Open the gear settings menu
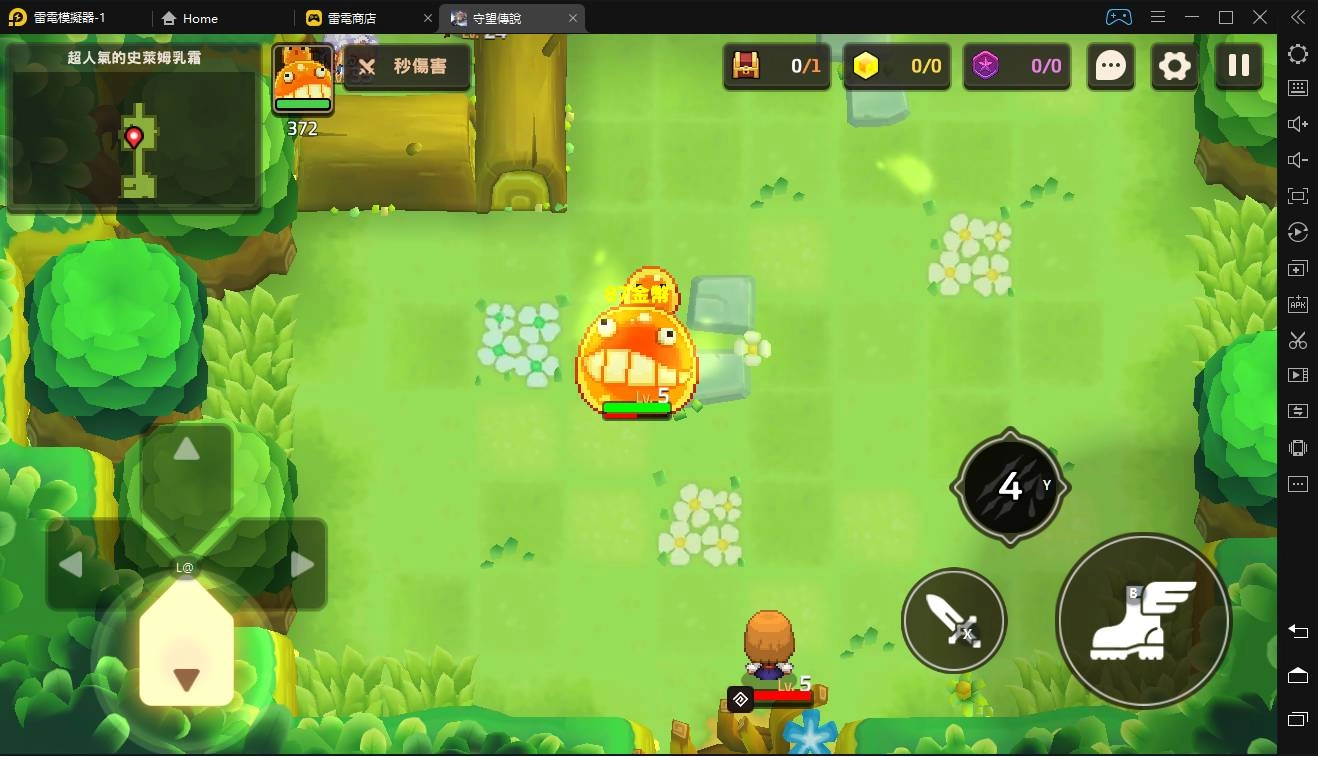Viewport: 1318px width, 757px height. pyautogui.click(x=1174, y=66)
